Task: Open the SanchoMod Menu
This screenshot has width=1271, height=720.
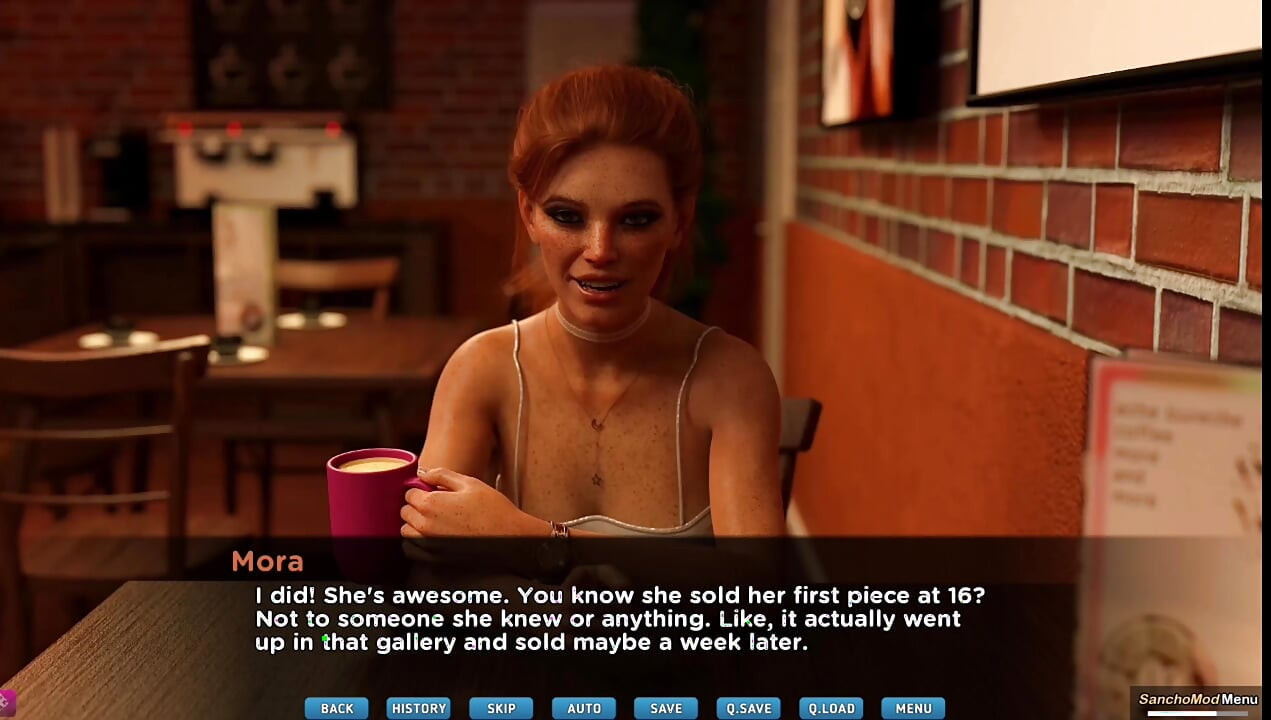Action: pyautogui.click(x=1198, y=700)
